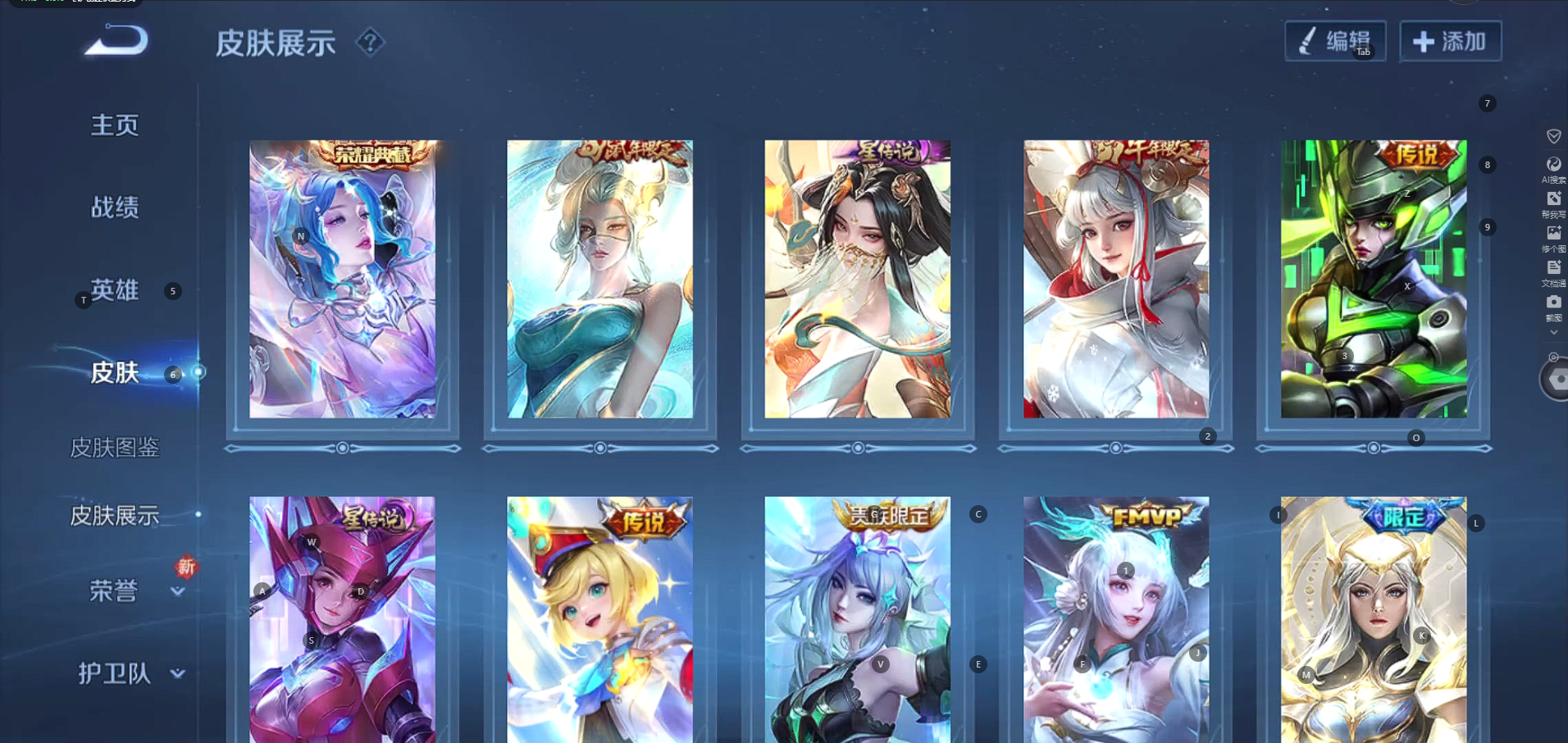Select the 英雄 tab

click(x=115, y=290)
